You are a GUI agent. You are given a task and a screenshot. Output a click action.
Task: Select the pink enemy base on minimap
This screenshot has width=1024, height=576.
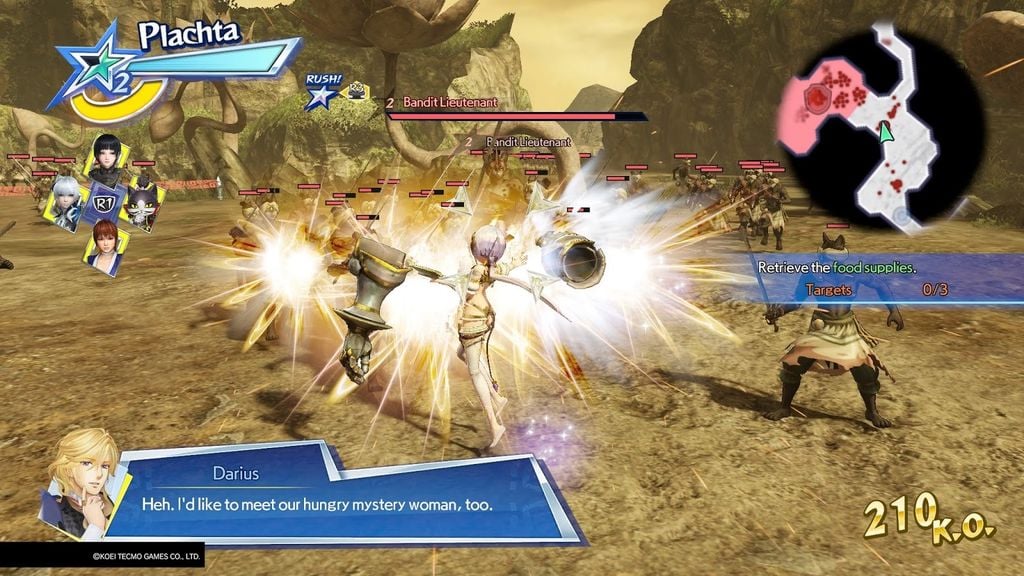coord(821,100)
